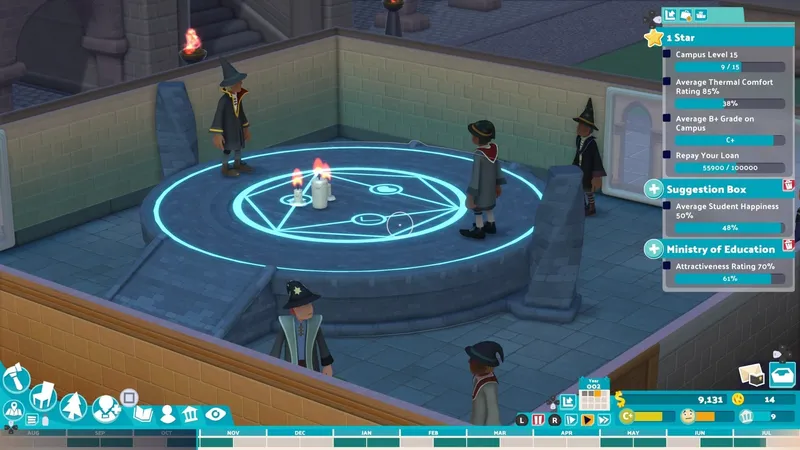Viewport: 800px width, 450px height.
Task: Select the tree outdoor decoration tool
Action: [x=73, y=406]
